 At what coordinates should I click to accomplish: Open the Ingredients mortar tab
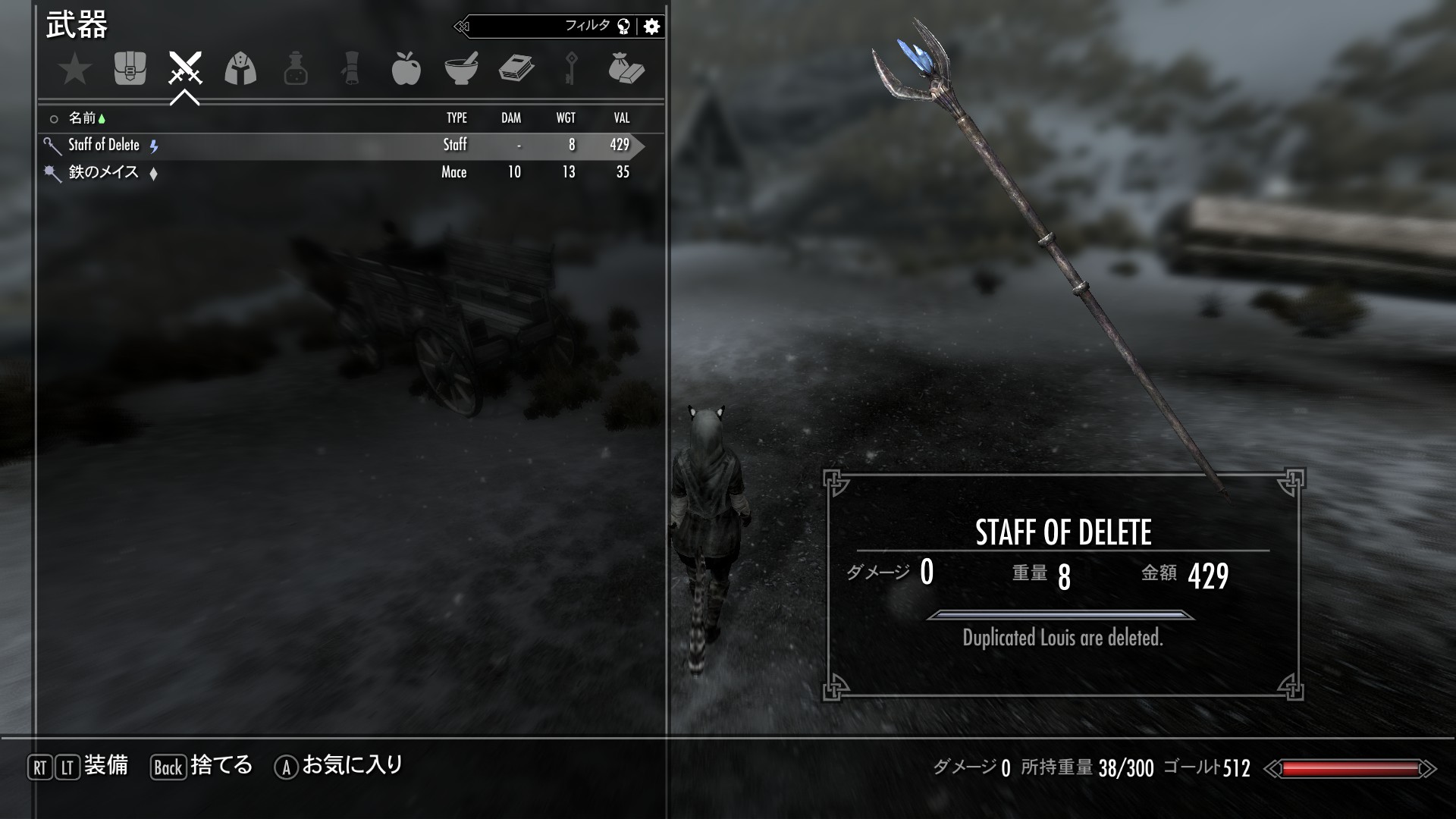[461, 69]
